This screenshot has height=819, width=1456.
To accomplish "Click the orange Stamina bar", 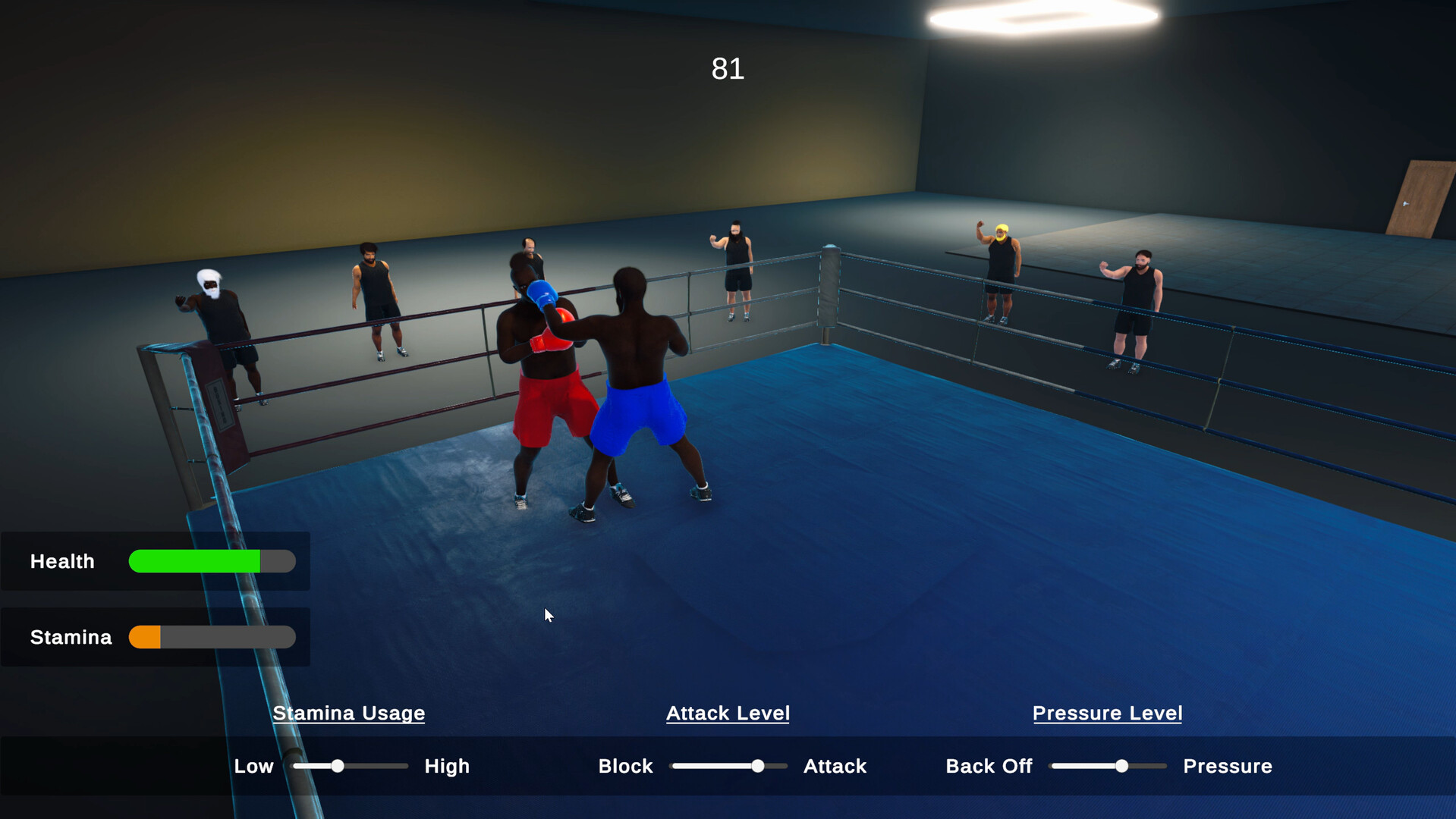I will pyautogui.click(x=146, y=637).
